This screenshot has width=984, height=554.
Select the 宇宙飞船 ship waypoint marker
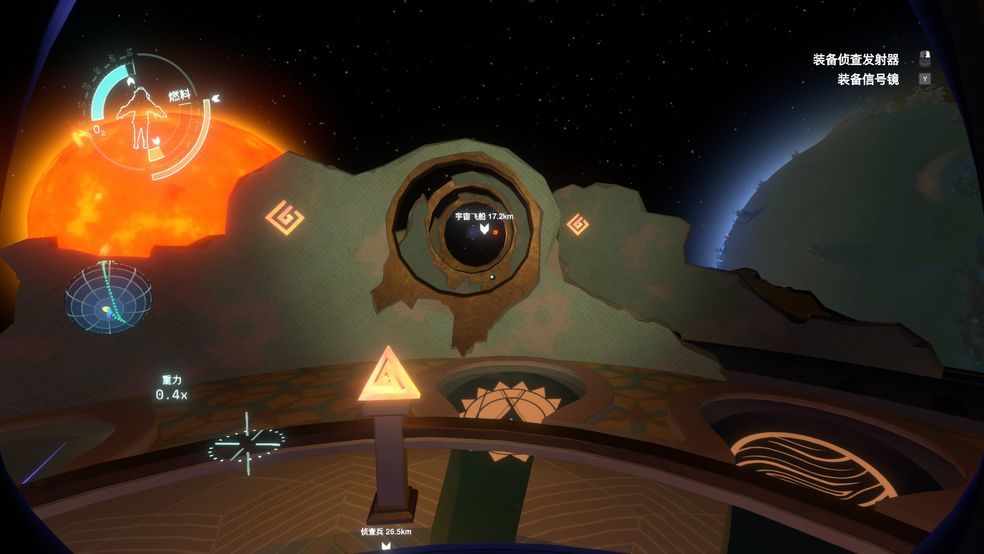point(484,230)
